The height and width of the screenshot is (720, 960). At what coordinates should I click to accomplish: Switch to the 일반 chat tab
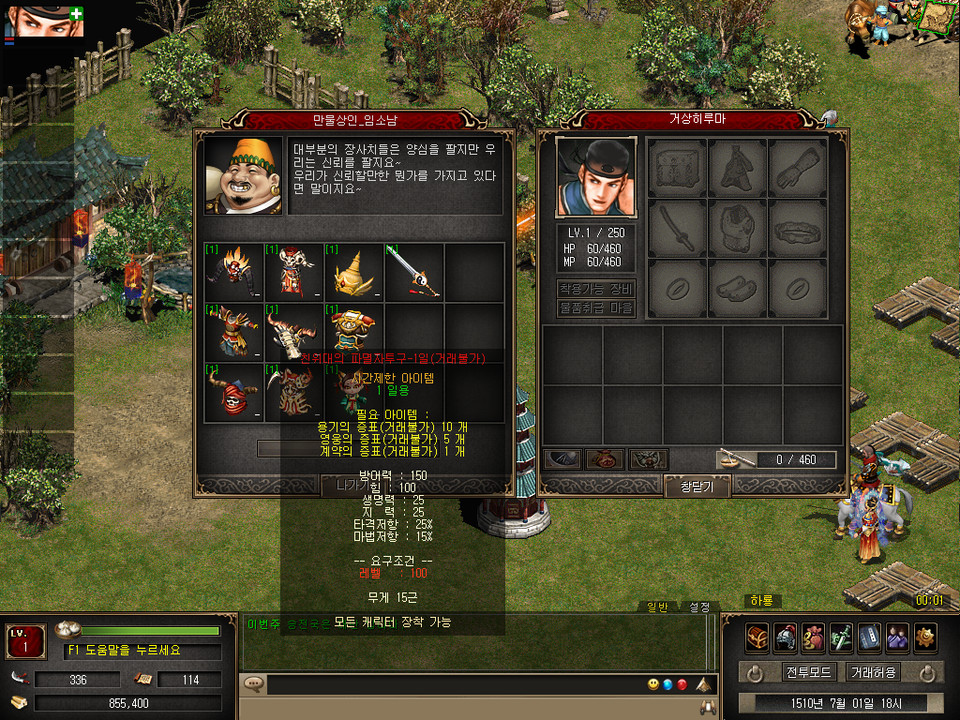[657, 607]
